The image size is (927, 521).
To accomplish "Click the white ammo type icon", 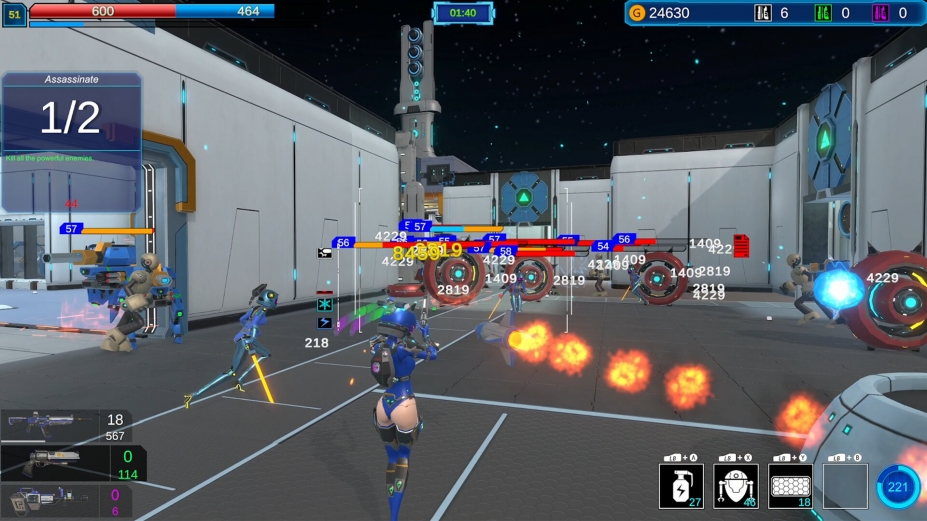I will coord(762,13).
